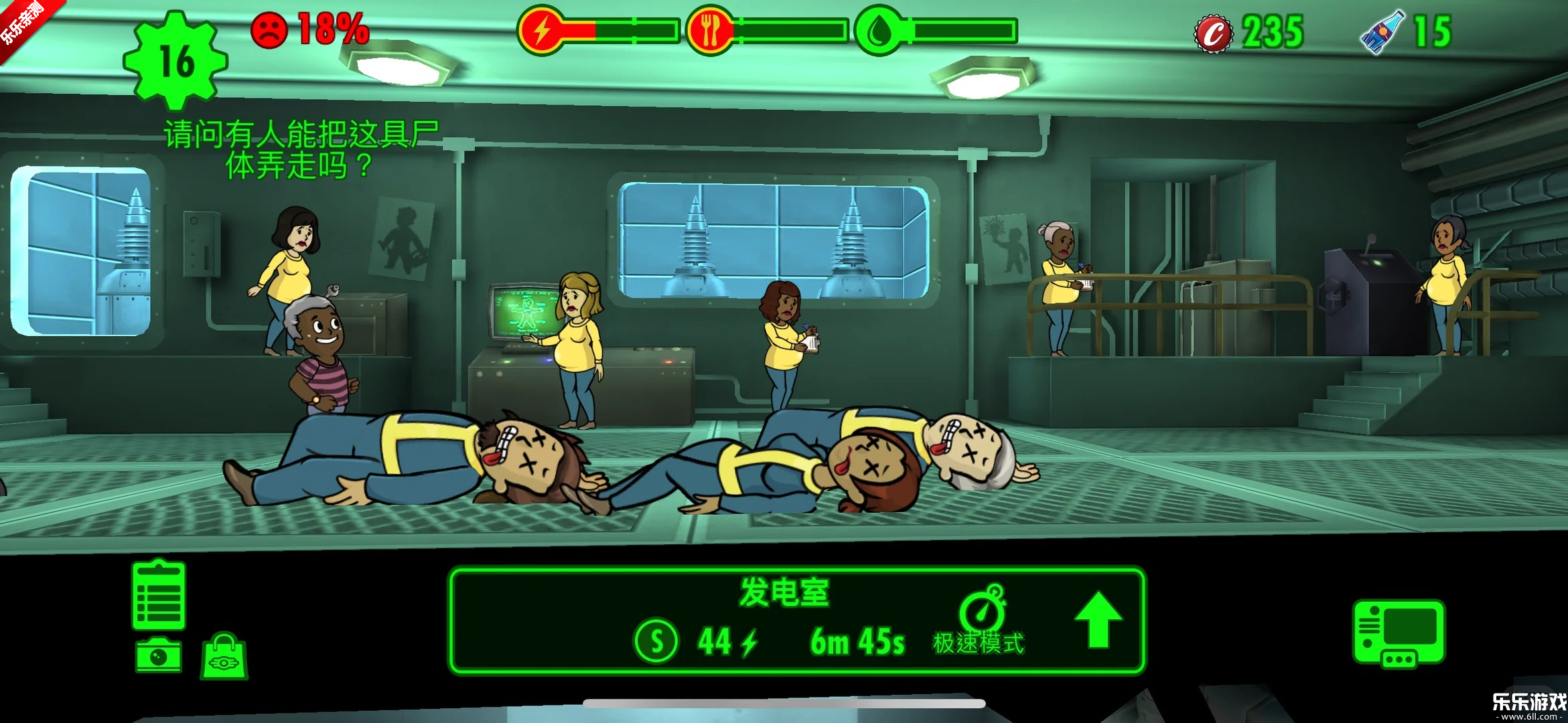
Task: Open the shop bag icon
Action: [x=224, y=657]
